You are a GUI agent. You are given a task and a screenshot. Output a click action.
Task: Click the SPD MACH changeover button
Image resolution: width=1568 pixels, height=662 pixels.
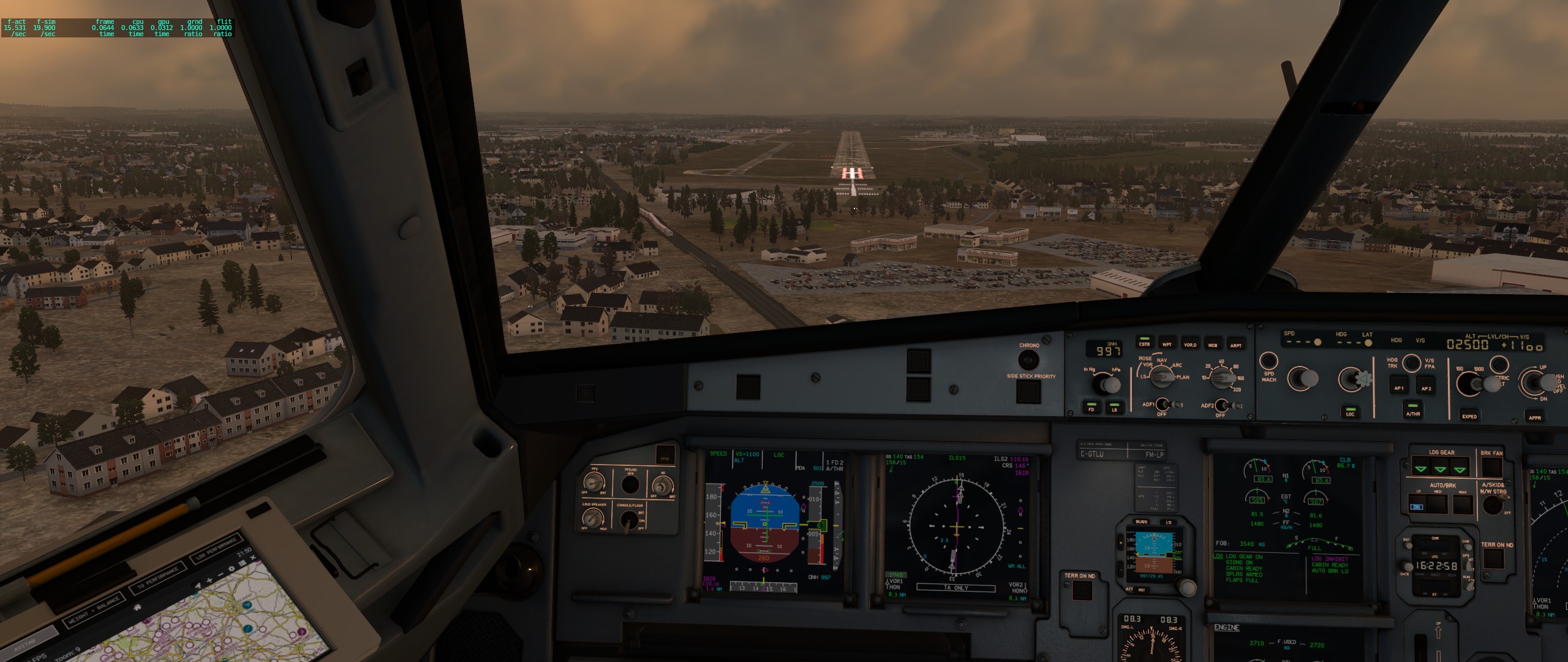pos(1268,361)
